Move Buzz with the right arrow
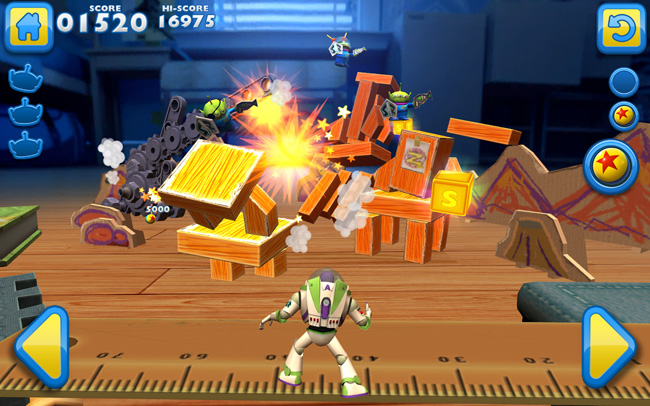 tap(608, 346)
